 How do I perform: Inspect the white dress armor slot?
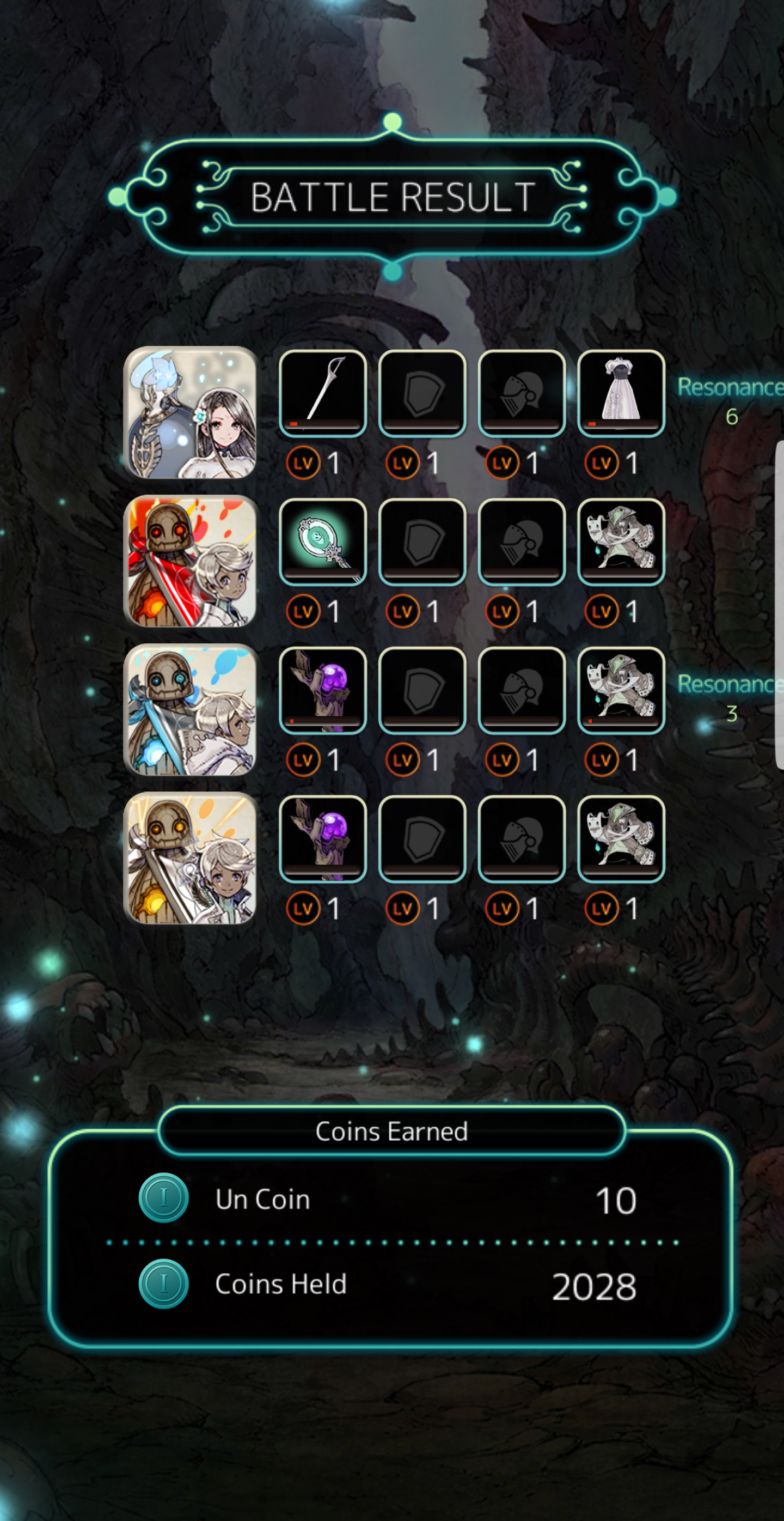point(621,393)
